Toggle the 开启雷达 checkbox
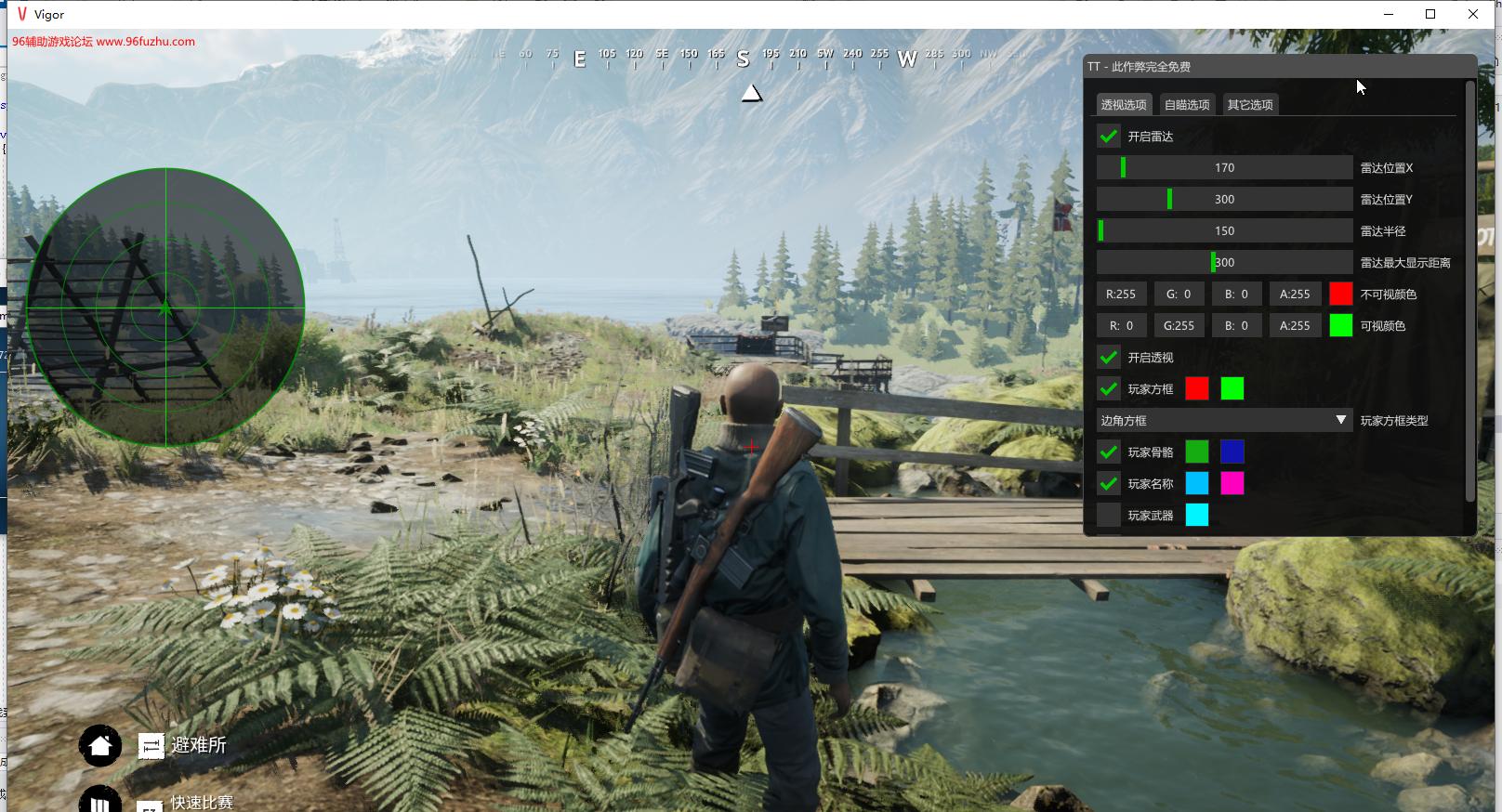The width and height of the screenshot is (1502, 812). pos(1109,137)
